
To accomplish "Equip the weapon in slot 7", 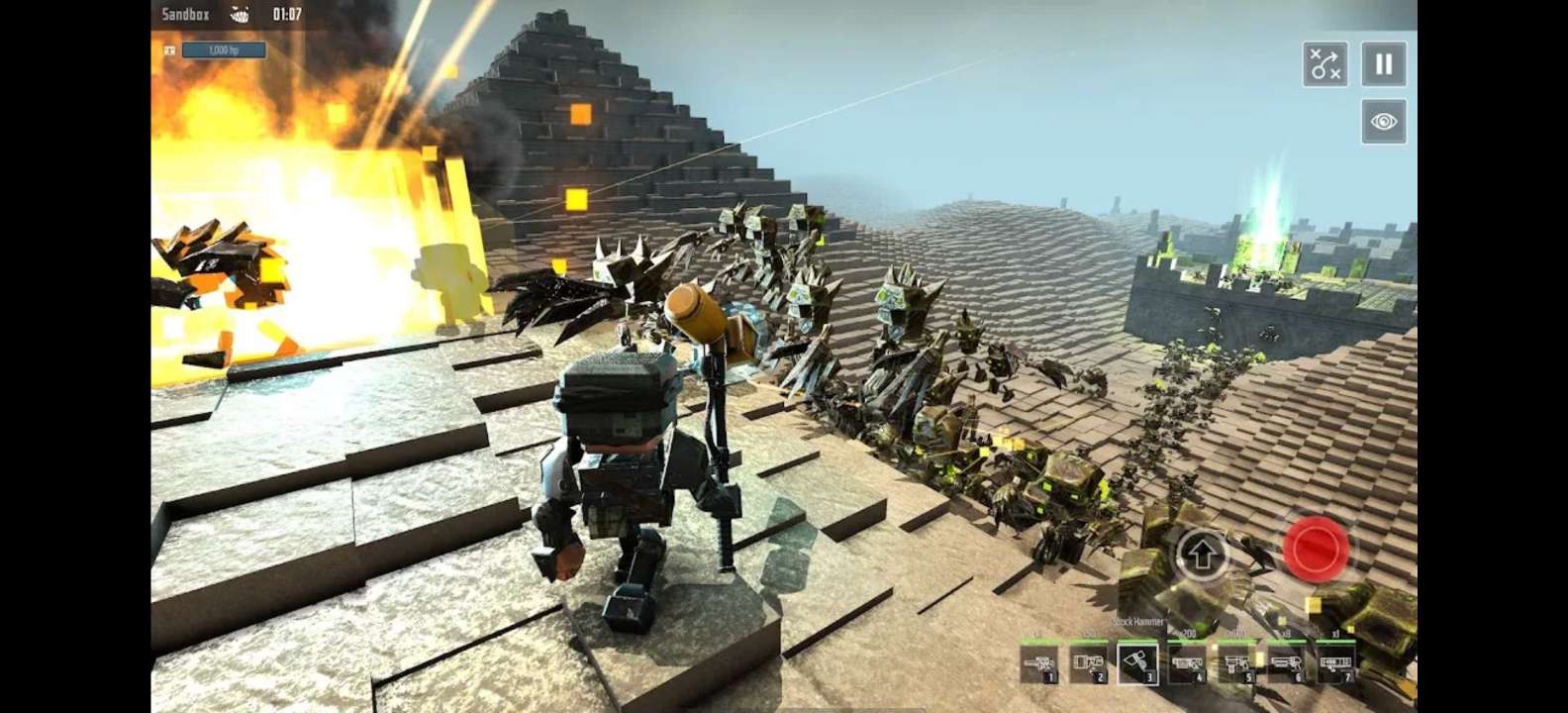I will pos(1334,663).
